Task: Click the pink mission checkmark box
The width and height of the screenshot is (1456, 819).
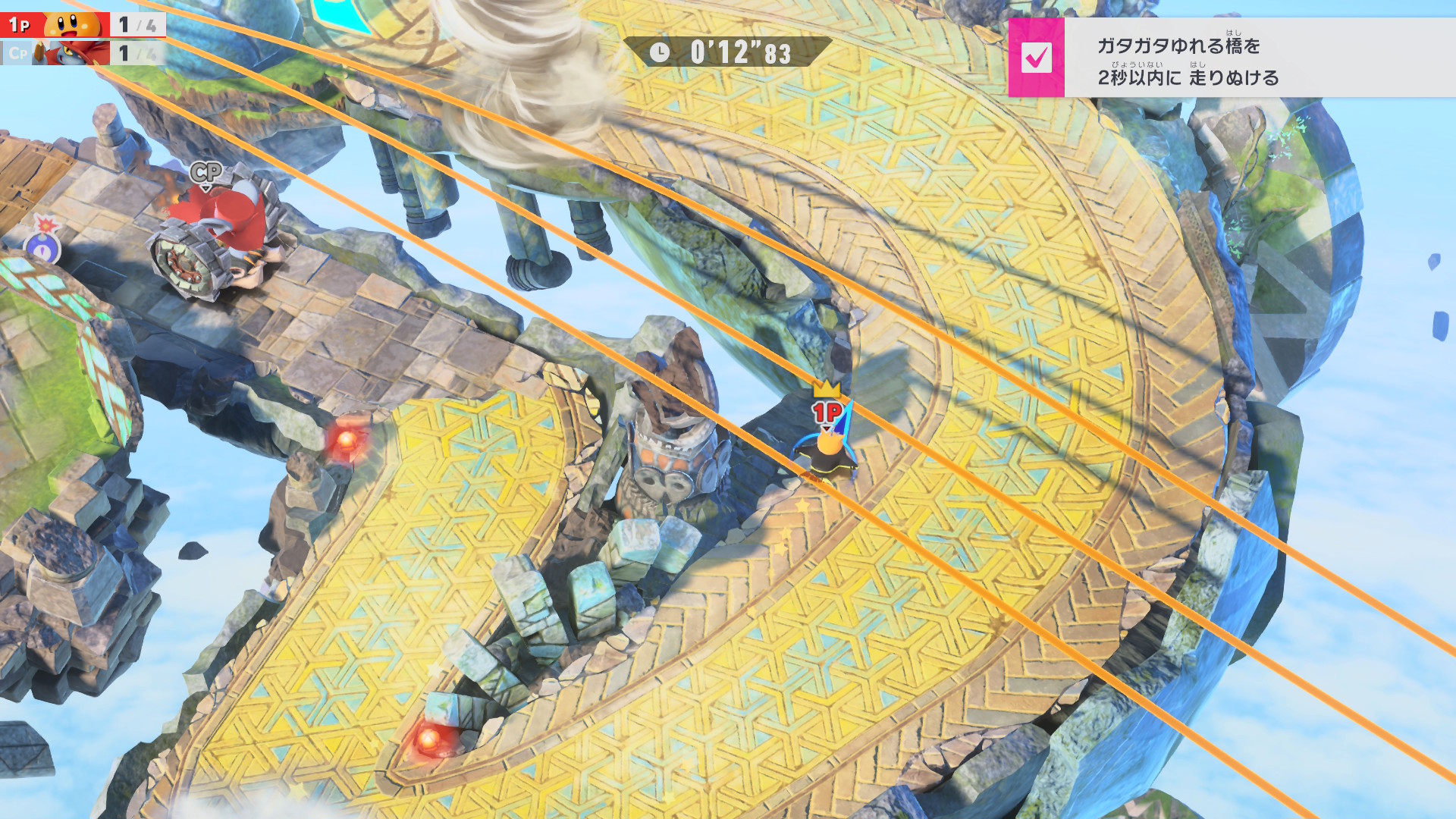Action: coord(1036,58)
